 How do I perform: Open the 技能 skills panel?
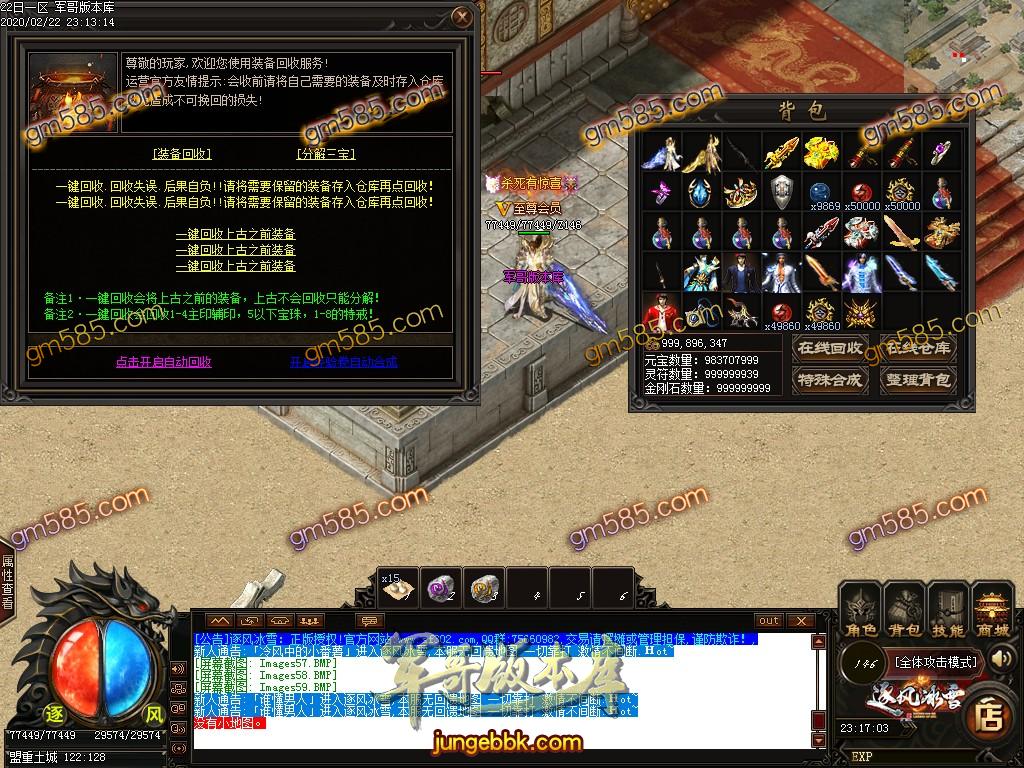point(948,612)
